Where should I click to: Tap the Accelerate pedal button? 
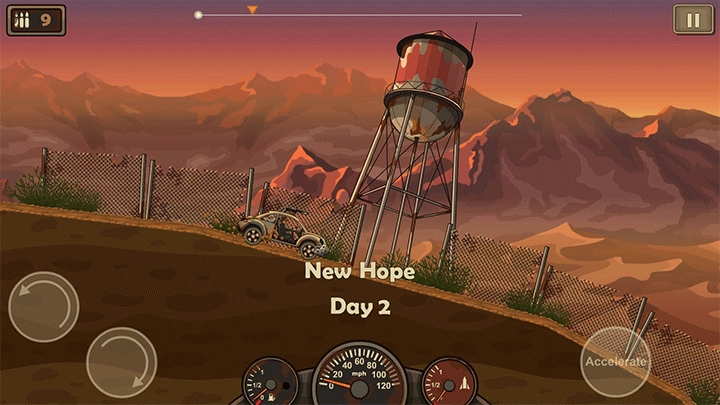tap(615, 361)
